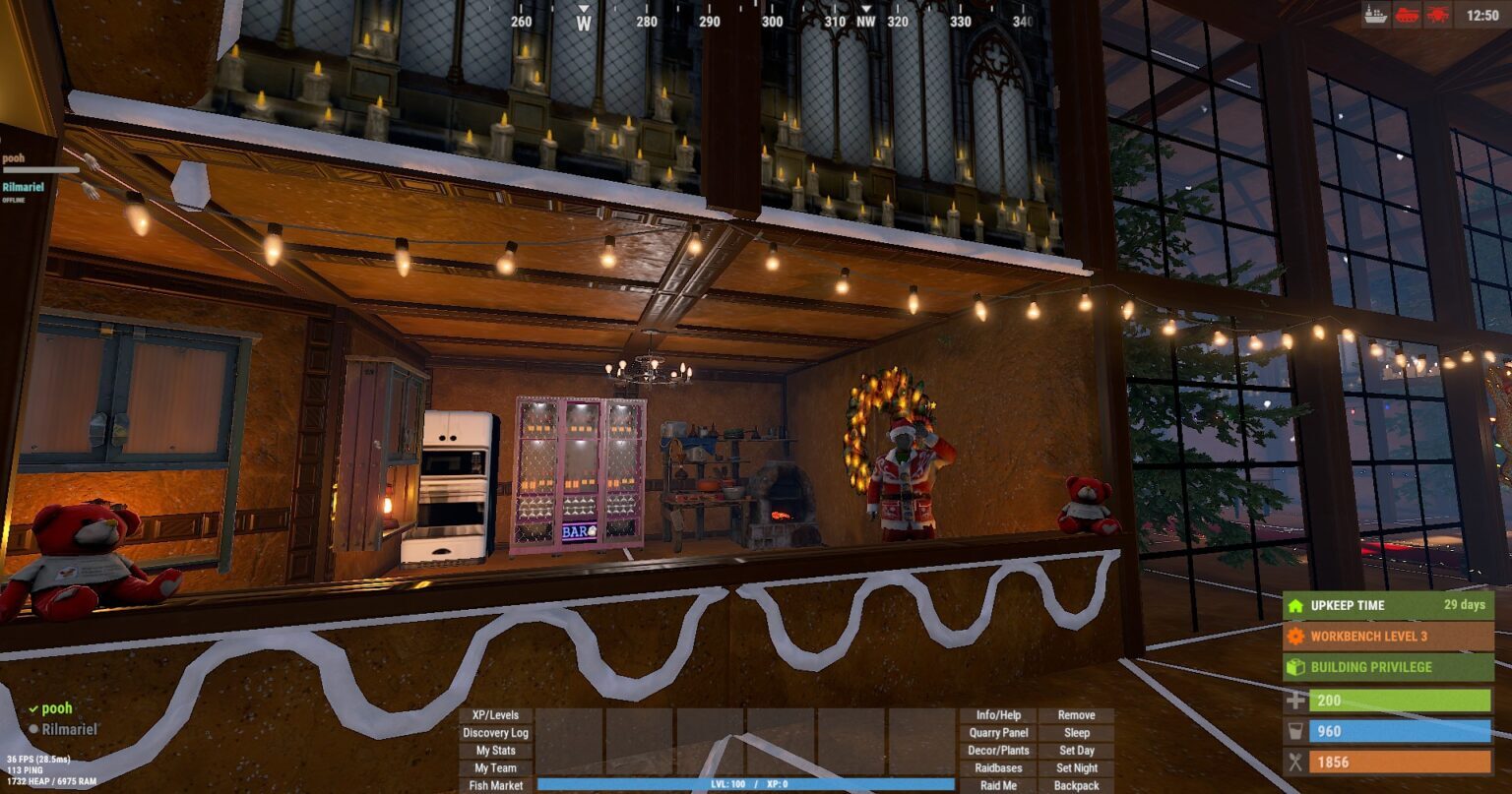Open the Quarry Panel
Viewport: 1512px width, 794px height.
998,733
